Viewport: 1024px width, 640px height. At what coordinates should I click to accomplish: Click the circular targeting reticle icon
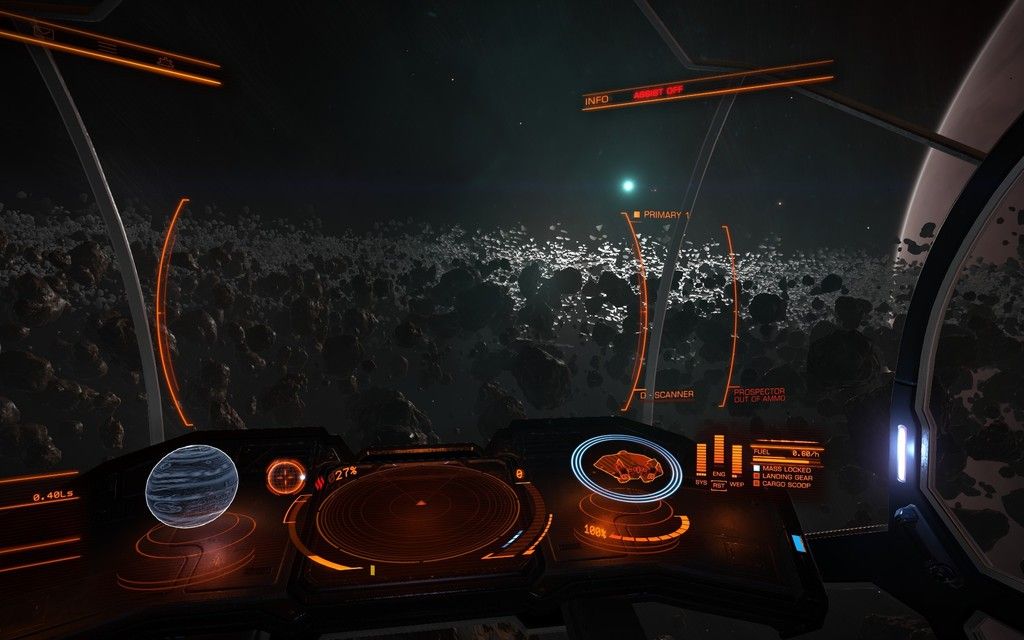click(285, 476)
